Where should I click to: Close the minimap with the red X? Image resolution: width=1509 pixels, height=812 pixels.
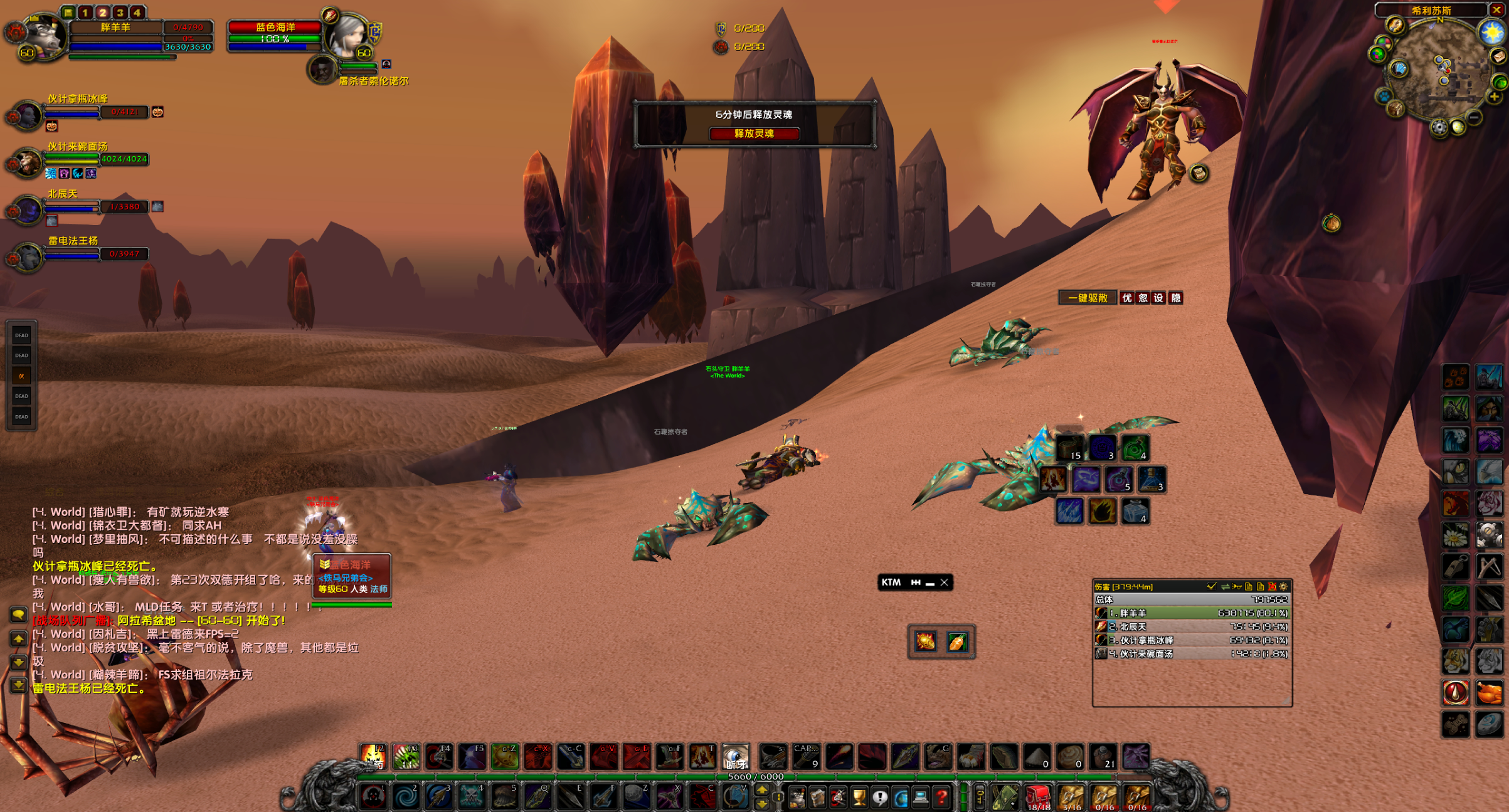pyautogui.click(x=1497, y=10)
